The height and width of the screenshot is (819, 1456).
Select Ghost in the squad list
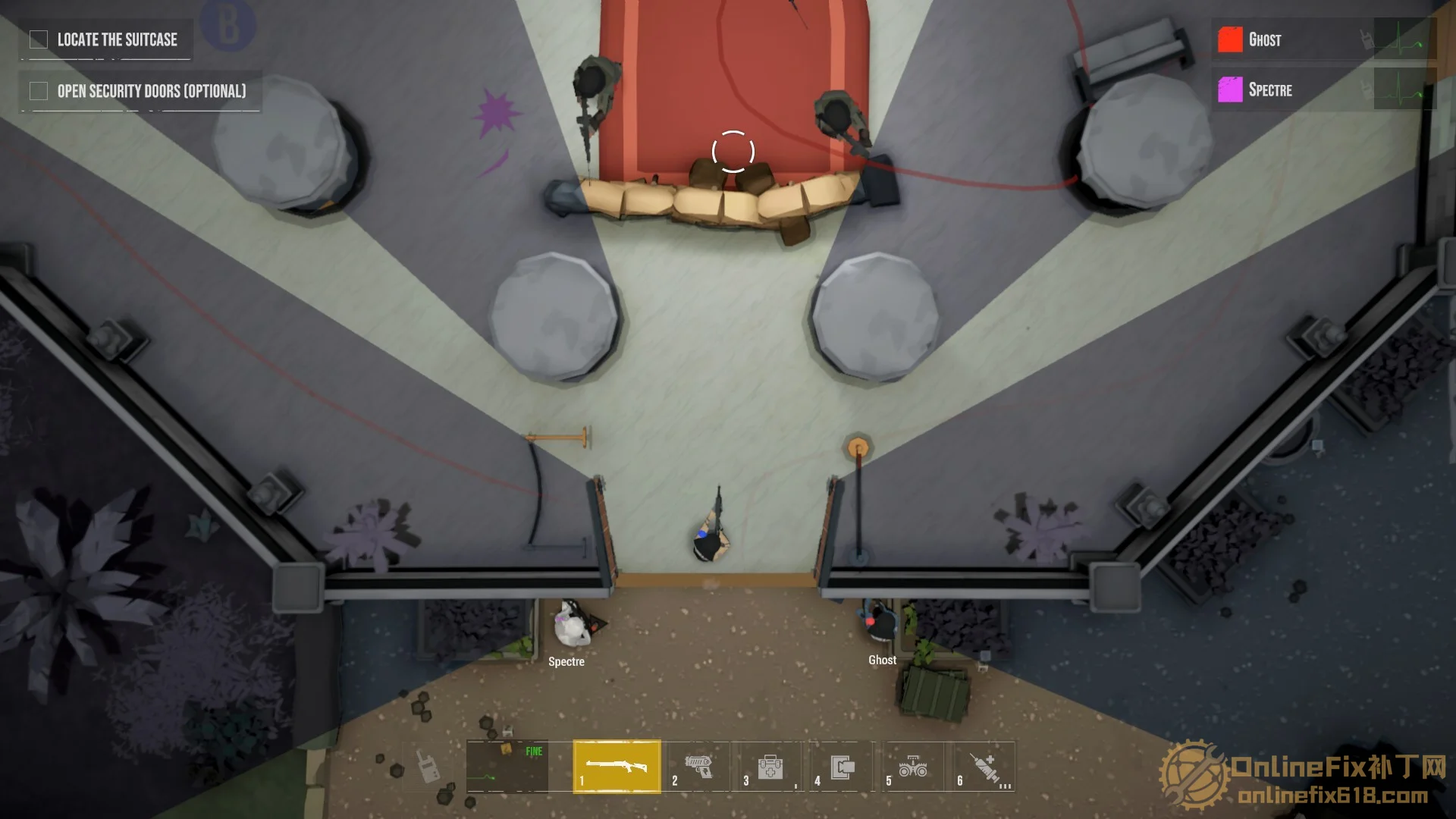tap(1264, 39)
